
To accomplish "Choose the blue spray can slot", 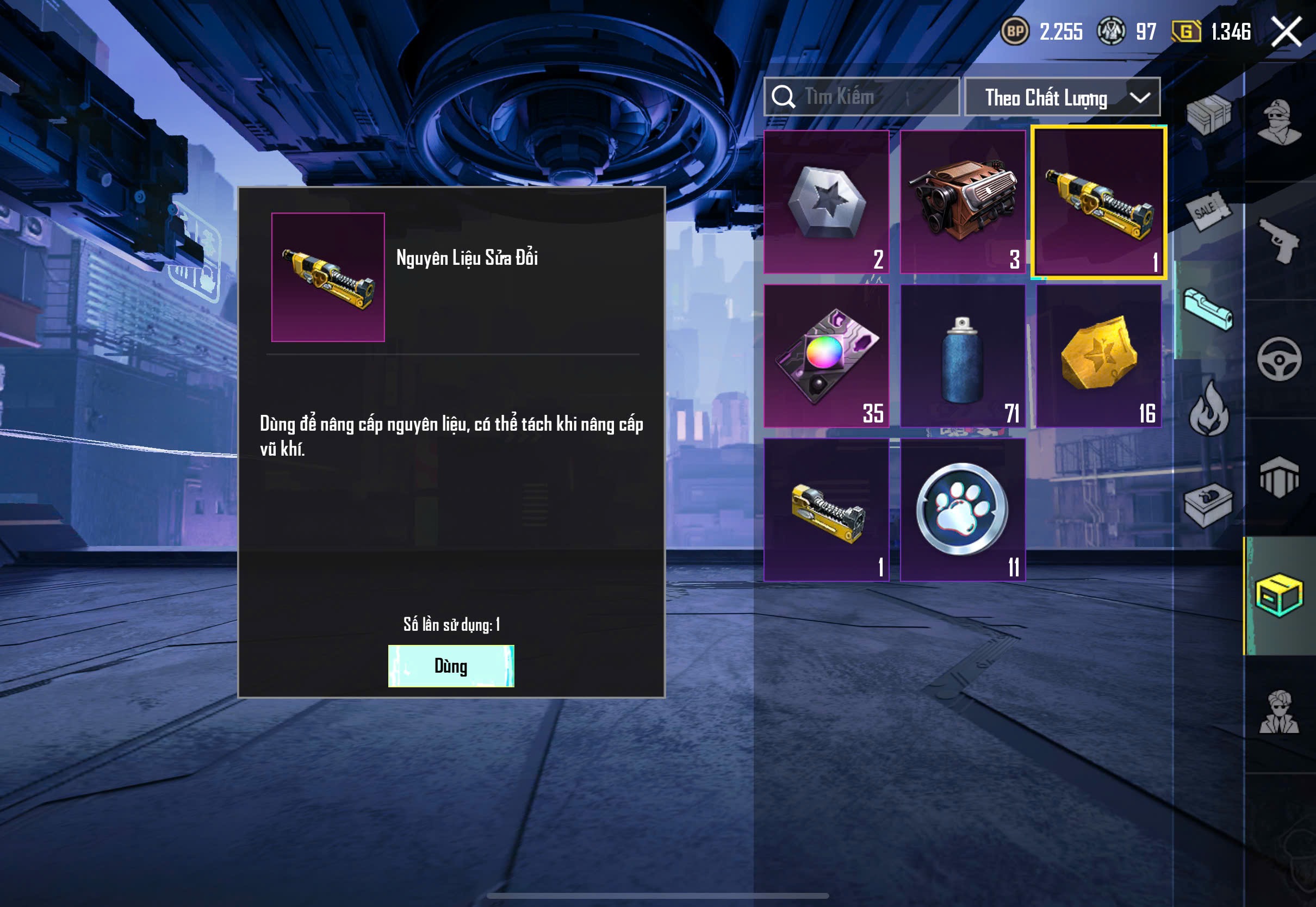I will tap(963, 356).
